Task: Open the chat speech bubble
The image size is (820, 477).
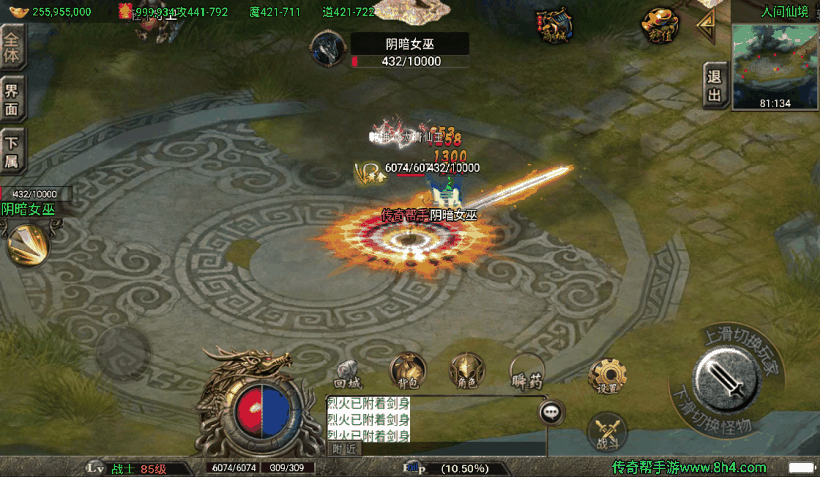Action: 551,411
